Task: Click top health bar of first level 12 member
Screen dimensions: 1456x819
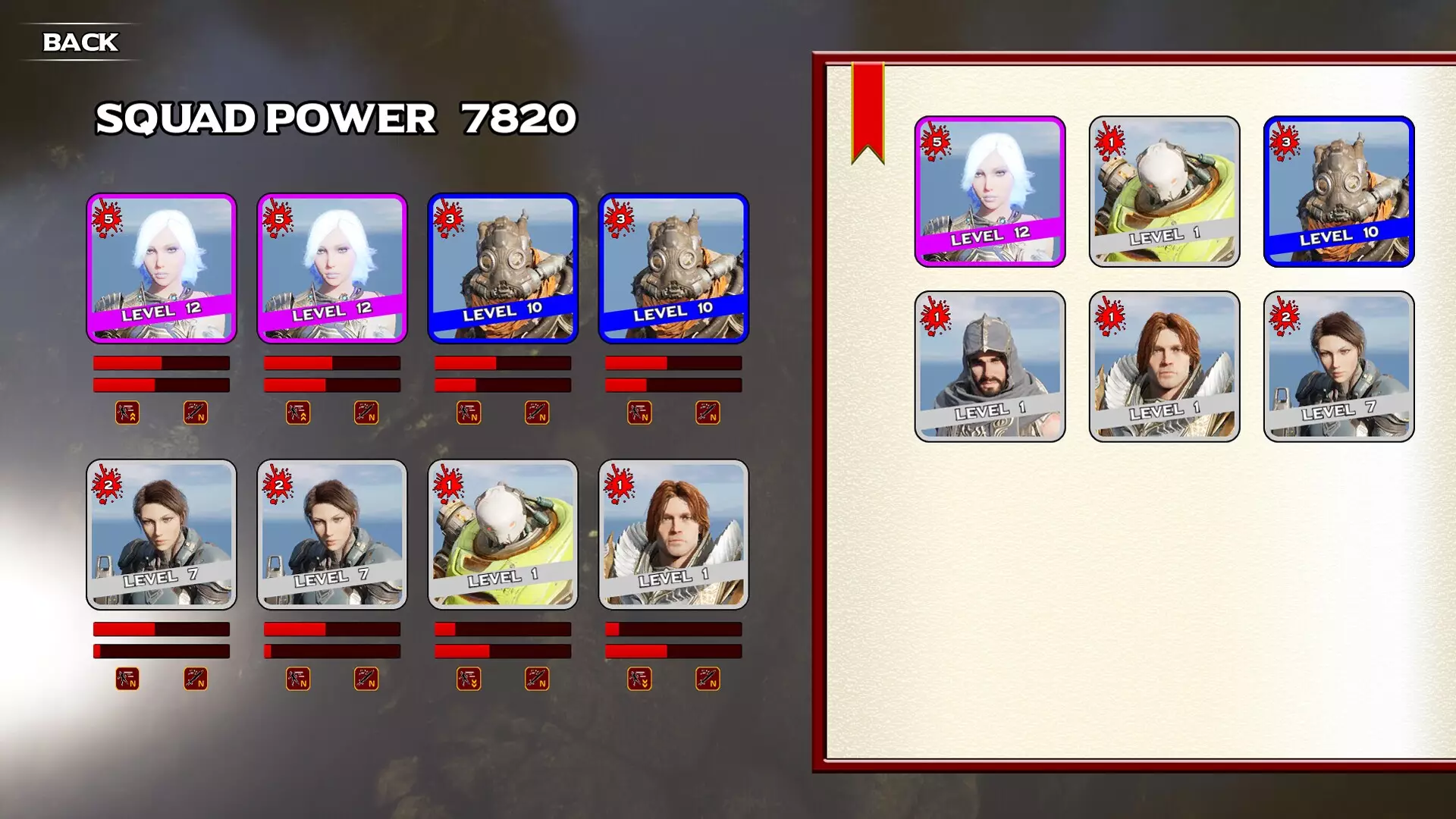Action: 161,363
